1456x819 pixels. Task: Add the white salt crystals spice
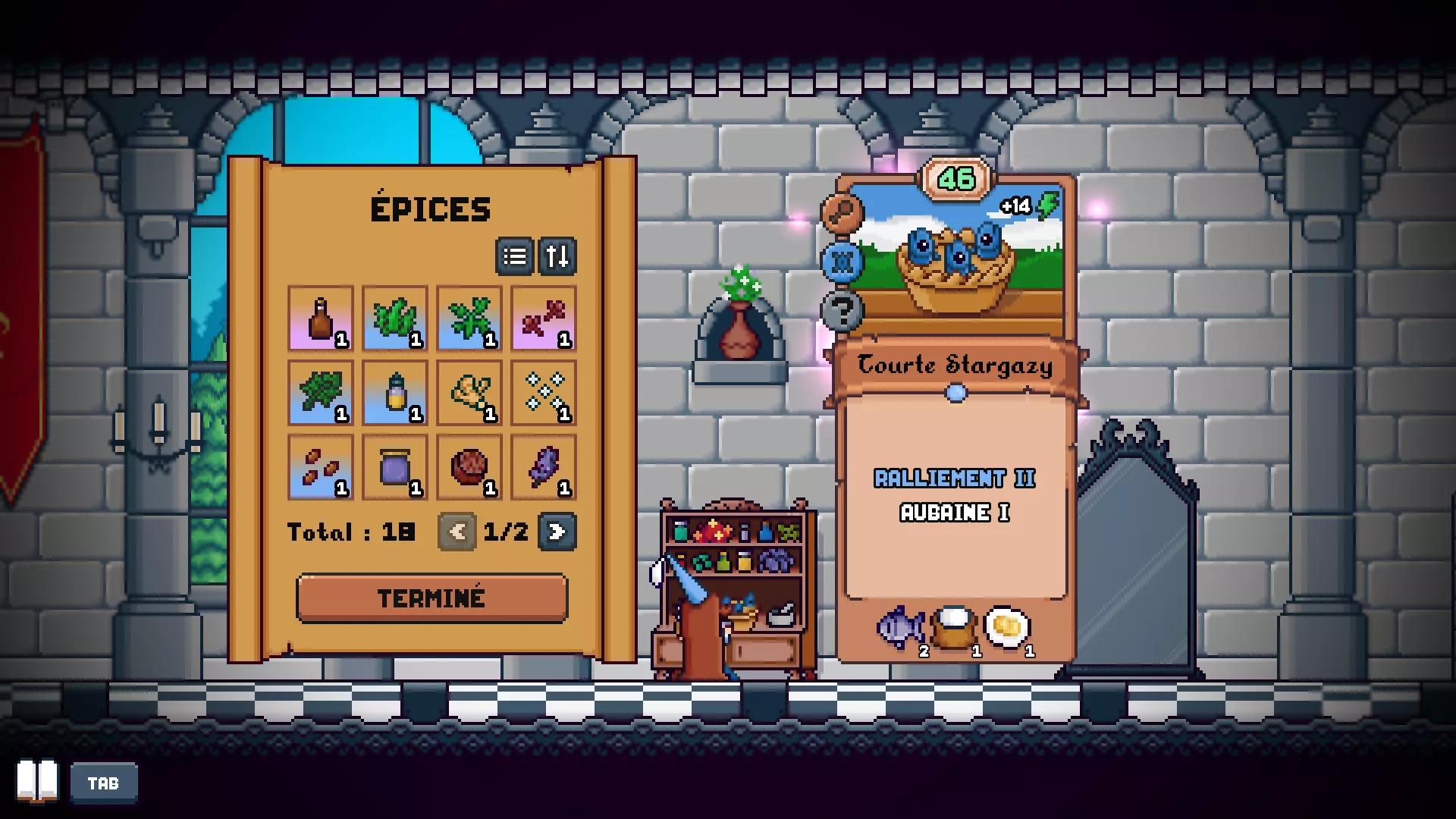(x=544, y=393)
